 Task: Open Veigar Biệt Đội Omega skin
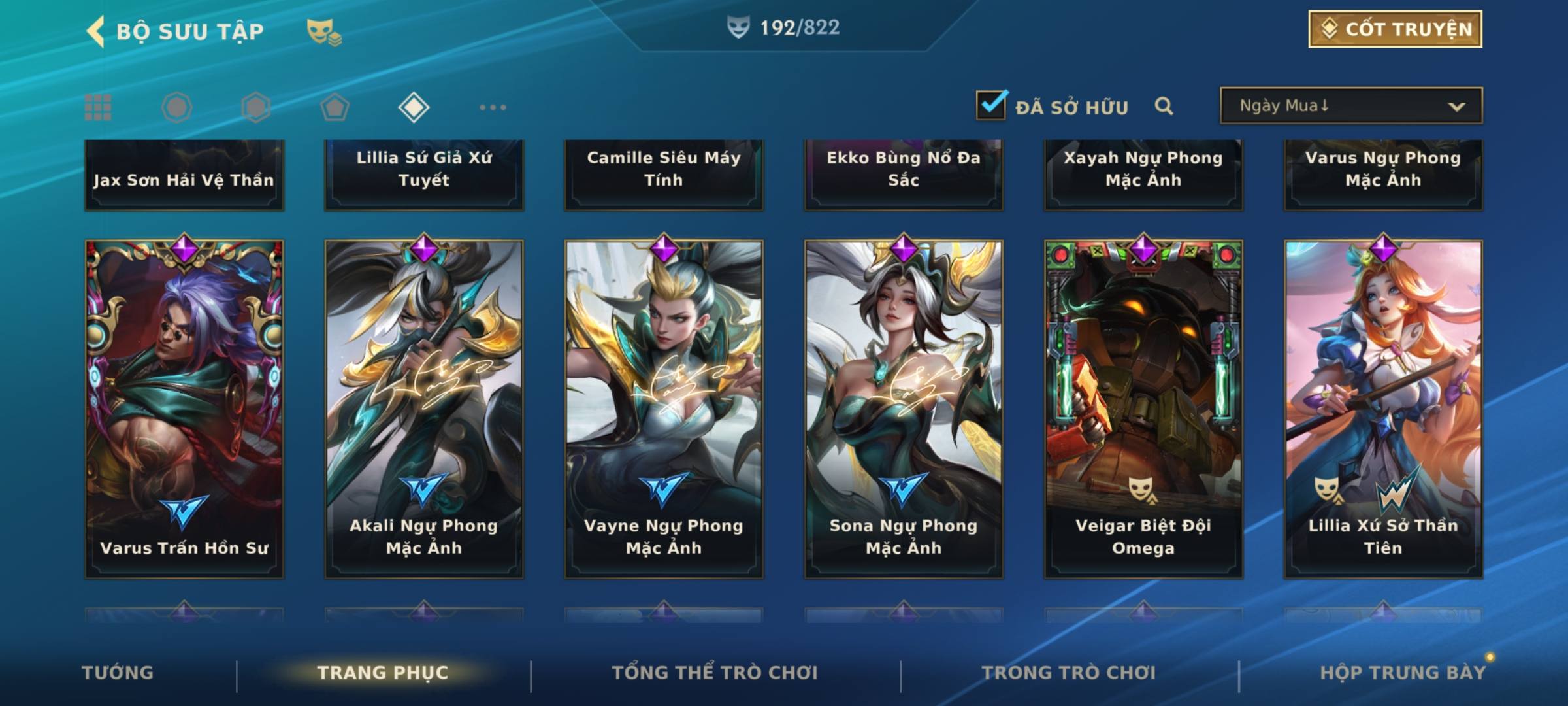(x=1143, y=409)
